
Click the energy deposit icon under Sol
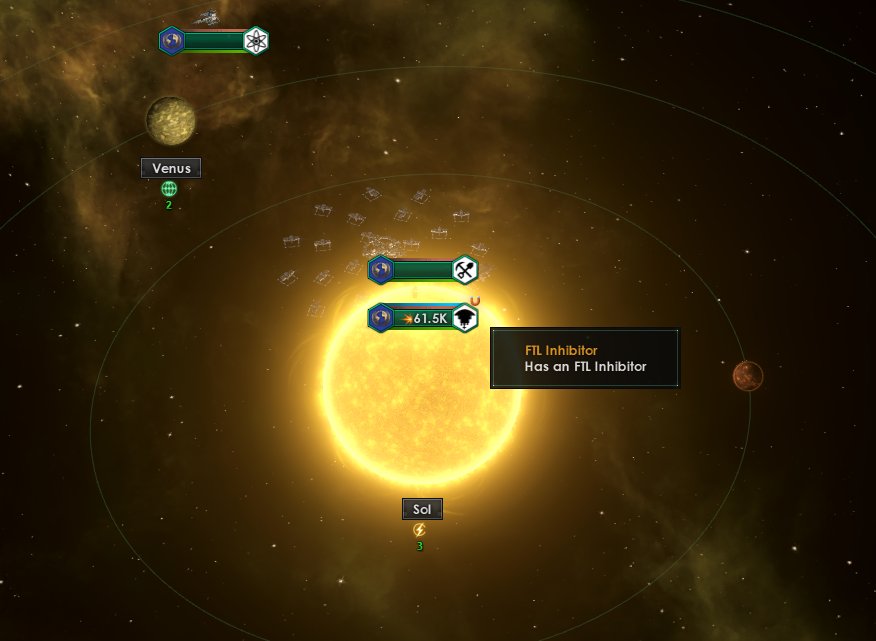420,529
